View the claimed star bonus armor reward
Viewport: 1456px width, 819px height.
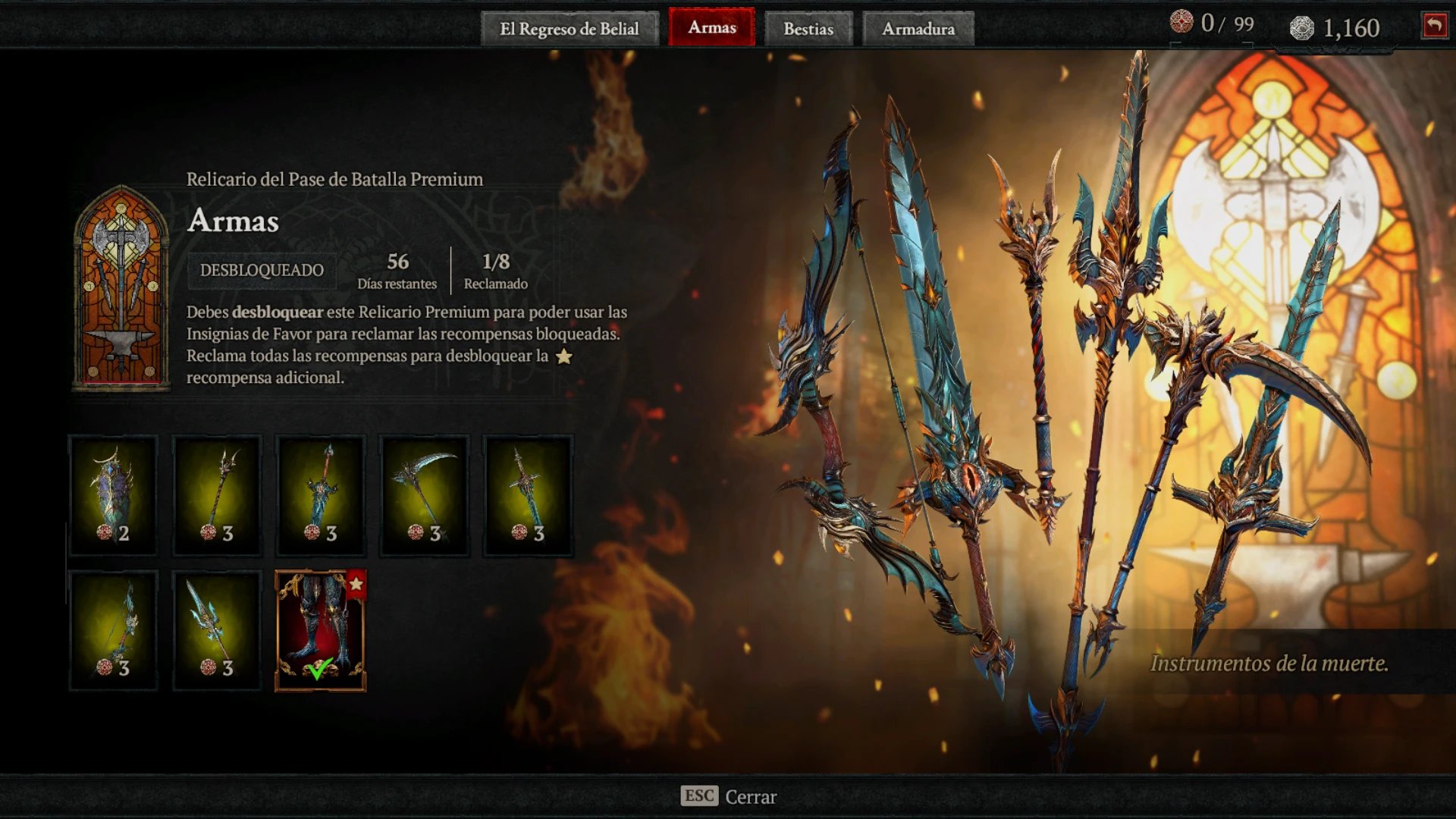pyautogui.click(x=321, y=630)
